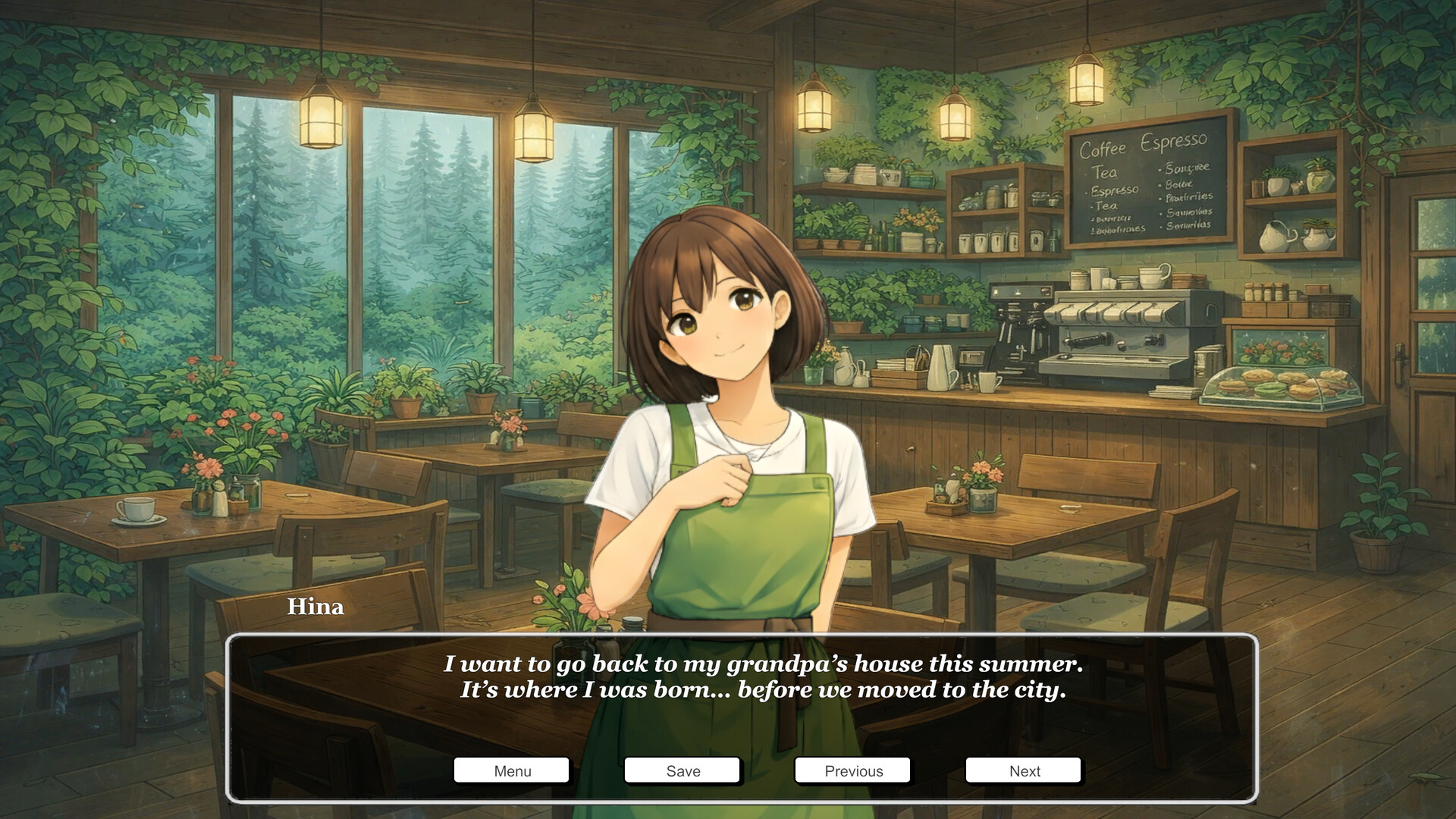Advance dialogue with the Next button
Viewport: 1456px width, 819px height.
(1024, 770)
